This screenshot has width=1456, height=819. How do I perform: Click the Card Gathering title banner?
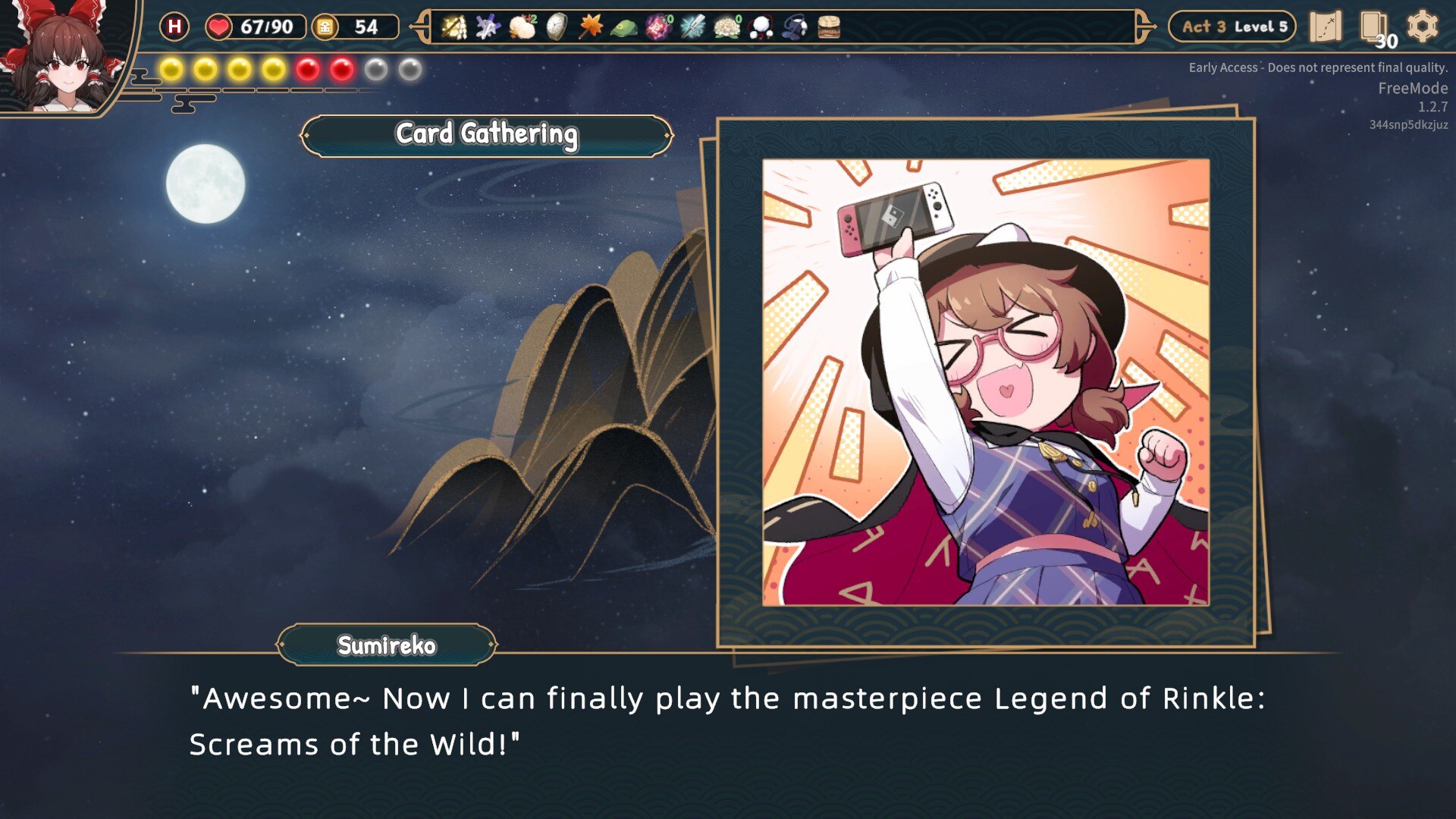(486, 136)
